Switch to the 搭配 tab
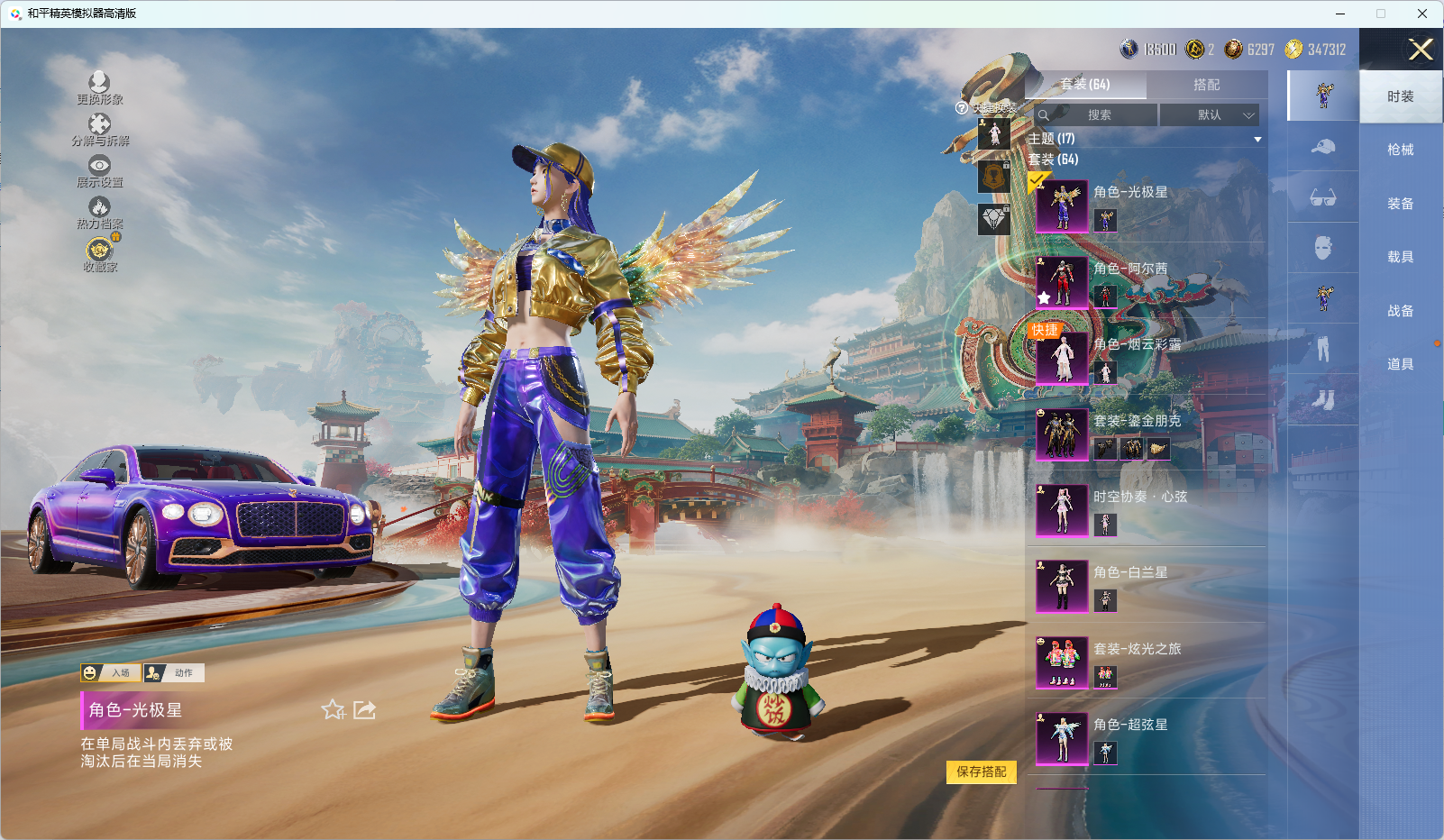1444x840 pixels. 1206,85
